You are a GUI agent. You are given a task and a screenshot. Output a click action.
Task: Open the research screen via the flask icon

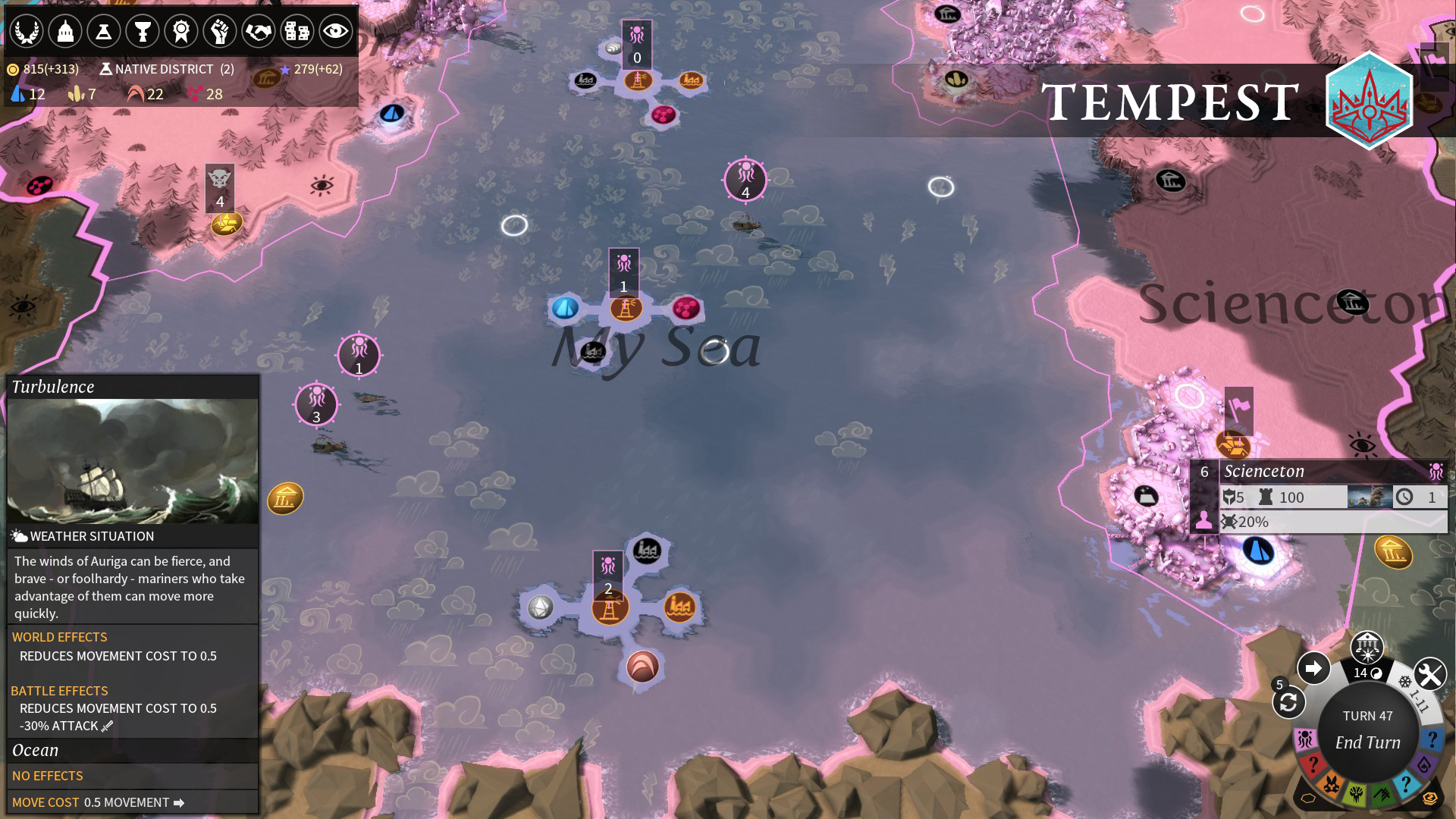tap(104, 31)
